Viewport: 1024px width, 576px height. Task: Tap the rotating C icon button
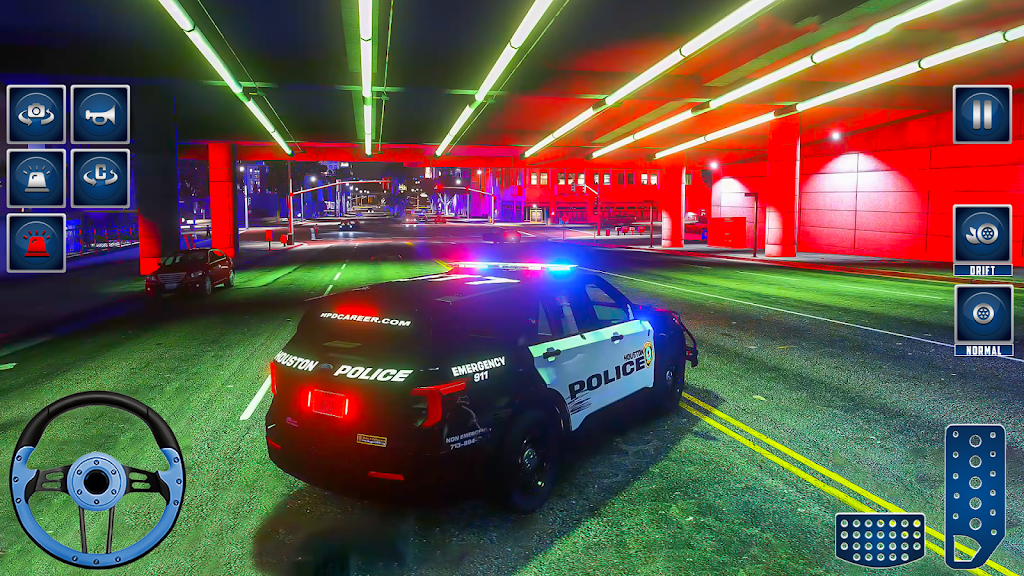(x=100, y=178)
